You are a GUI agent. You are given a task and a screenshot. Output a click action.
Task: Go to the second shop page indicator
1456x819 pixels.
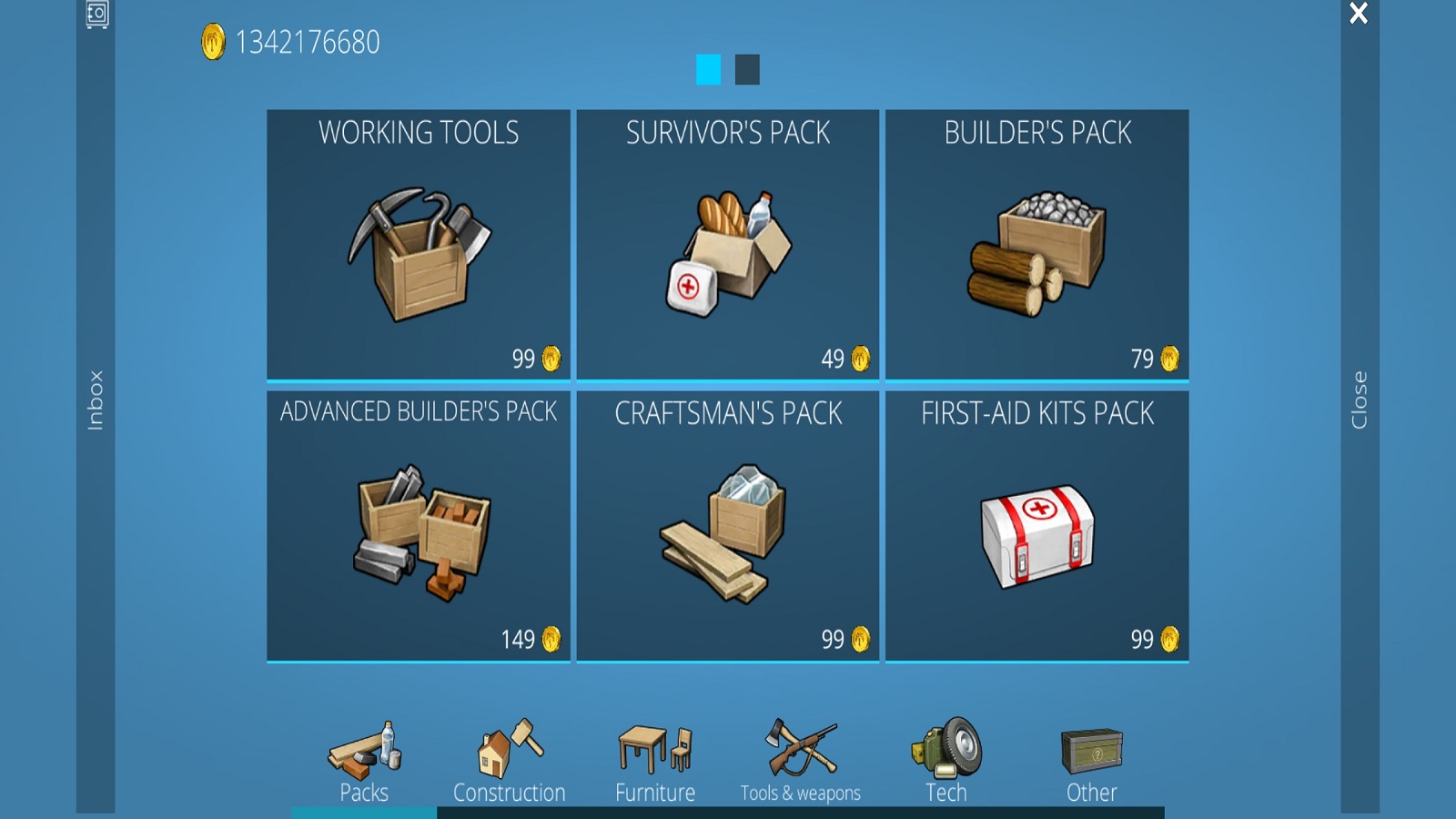click(x=747, y=70)
